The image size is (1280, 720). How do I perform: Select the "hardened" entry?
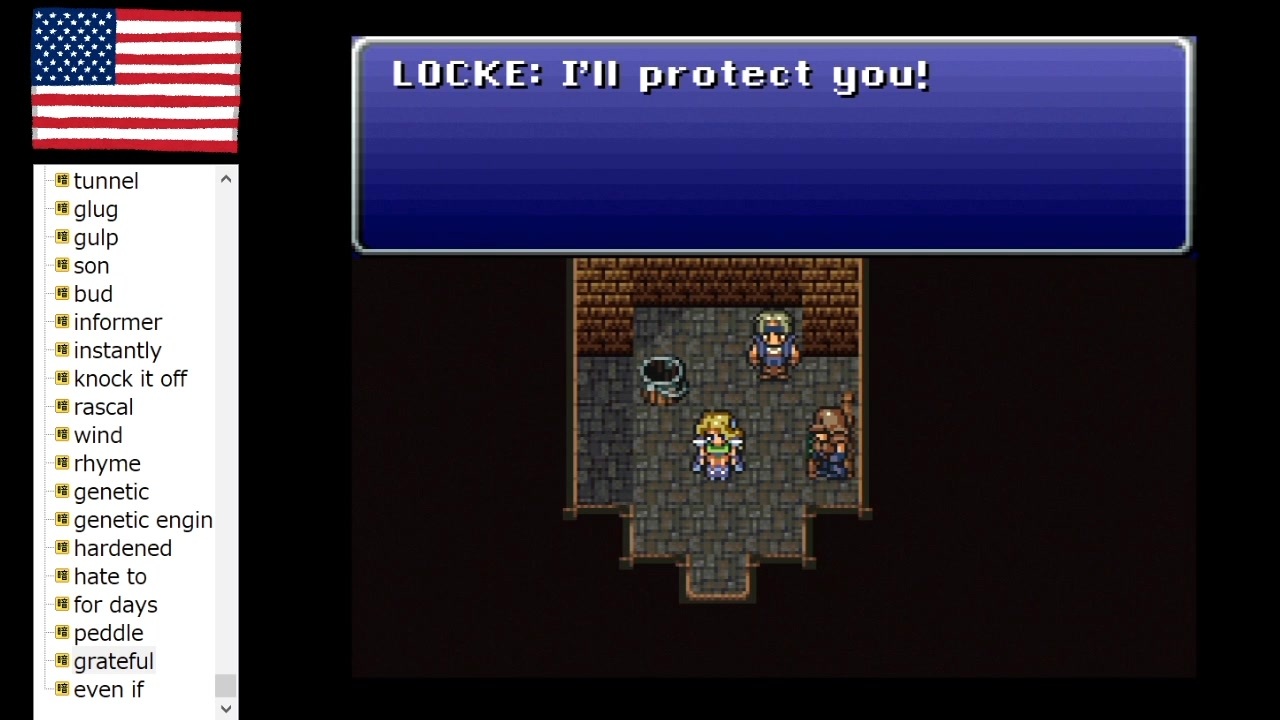122,548
